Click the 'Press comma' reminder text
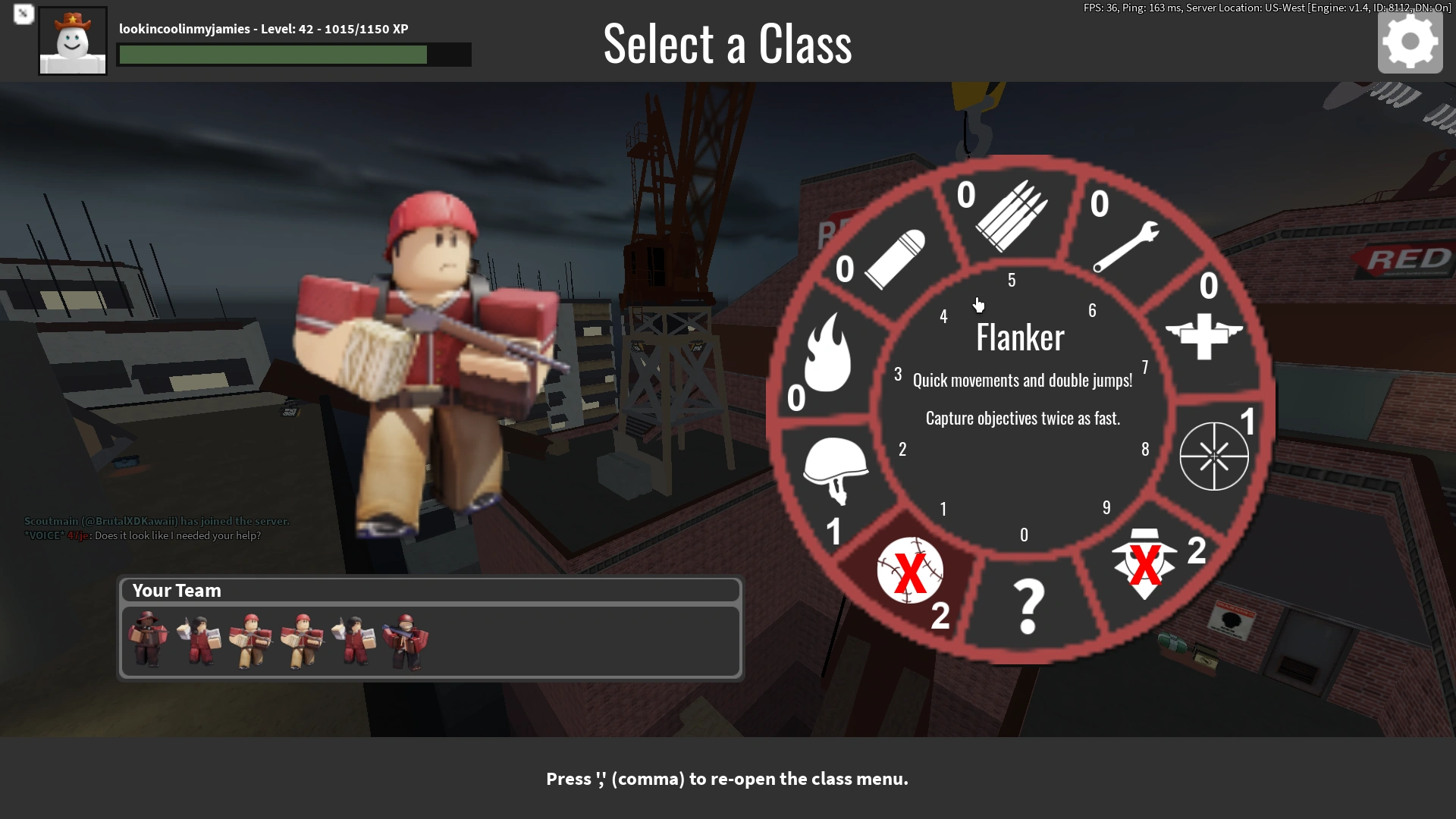 (726, 779)
